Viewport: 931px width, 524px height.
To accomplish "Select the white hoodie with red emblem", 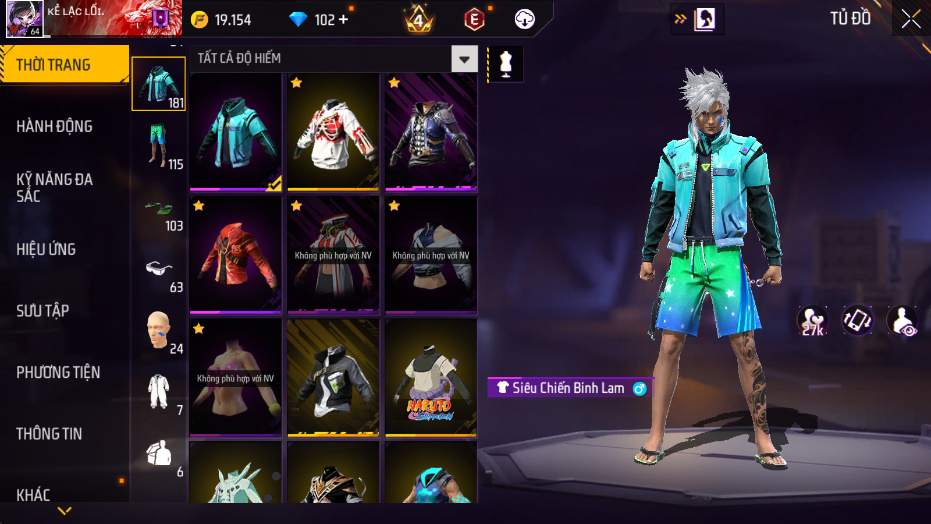I will click(x=334, y=132).
